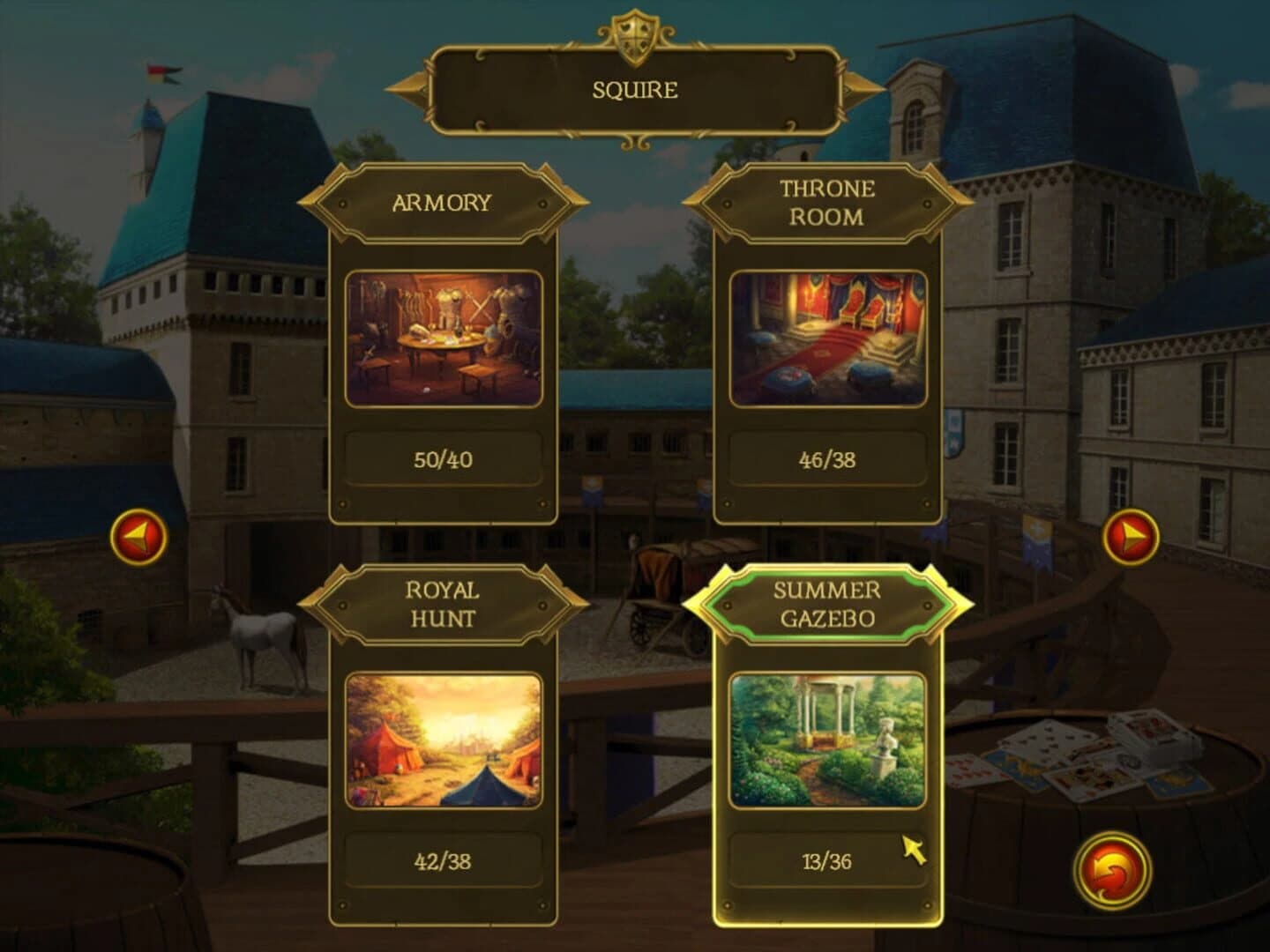Image resolution: width=1270 pixels, height=952 pixels.
Task: Select the 46/38 score plaque under Throne Room
Action: 827,458
